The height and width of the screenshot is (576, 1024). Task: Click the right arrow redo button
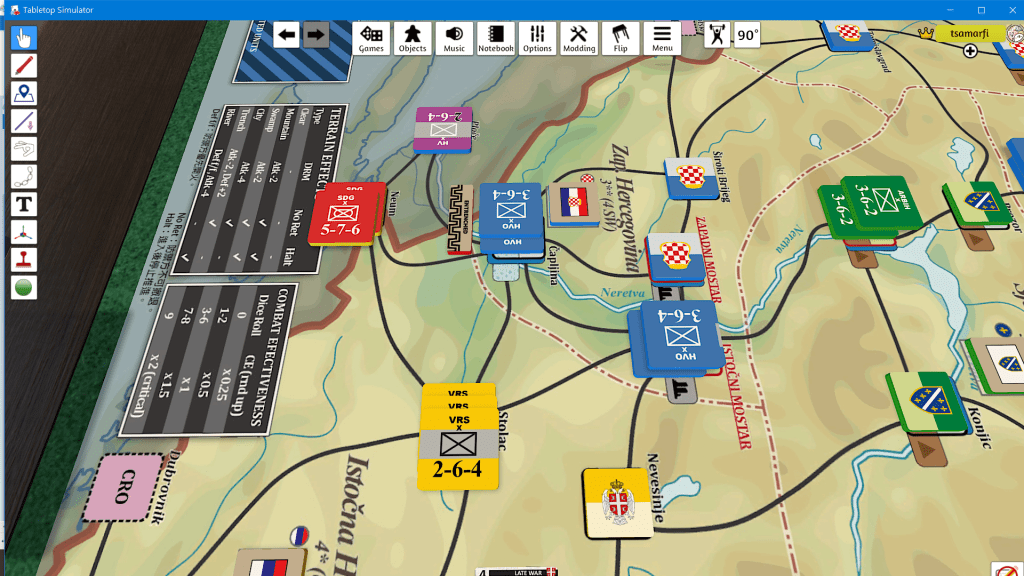point(316,35)
